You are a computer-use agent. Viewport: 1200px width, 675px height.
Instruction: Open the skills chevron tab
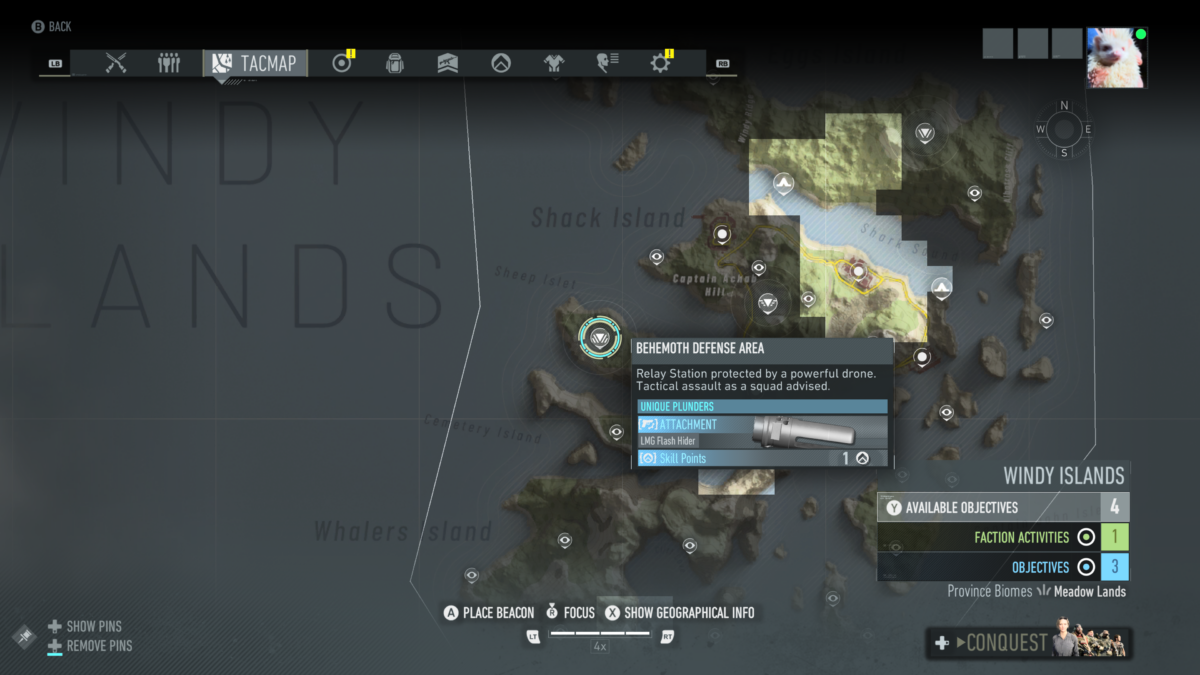click(x=501, y=63)
